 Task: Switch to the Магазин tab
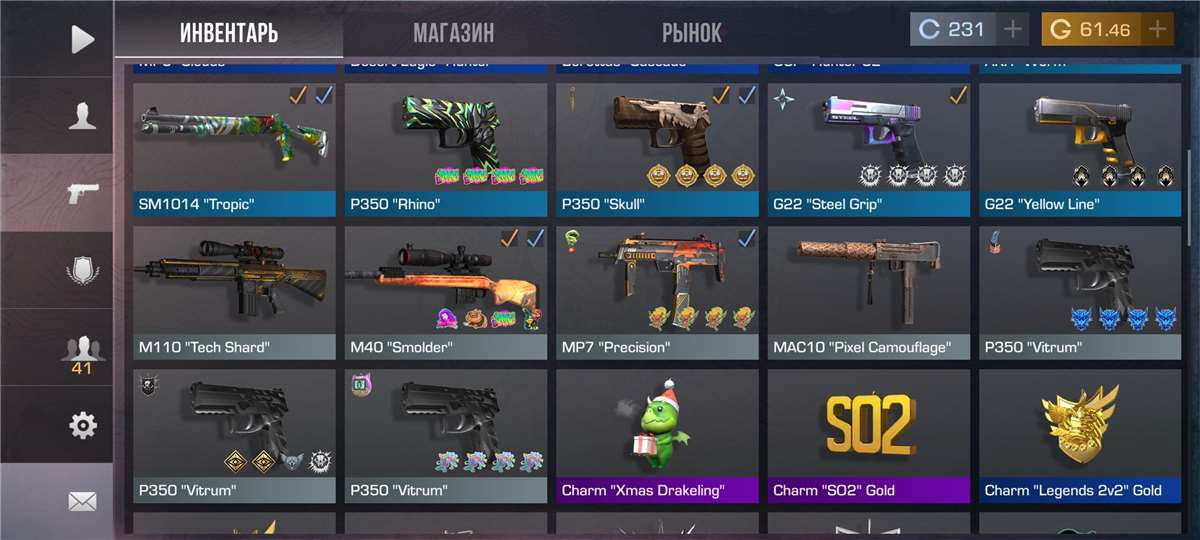click(x=453, y=33)
